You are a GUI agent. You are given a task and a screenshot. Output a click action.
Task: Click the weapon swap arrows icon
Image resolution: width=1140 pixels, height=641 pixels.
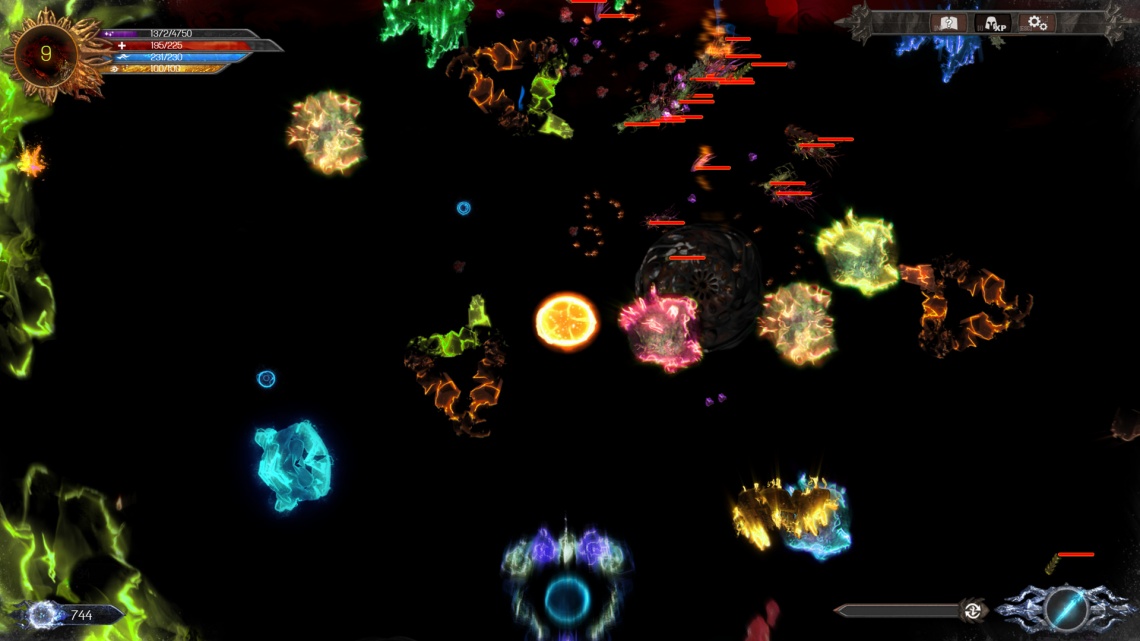(x=970, y=610)
